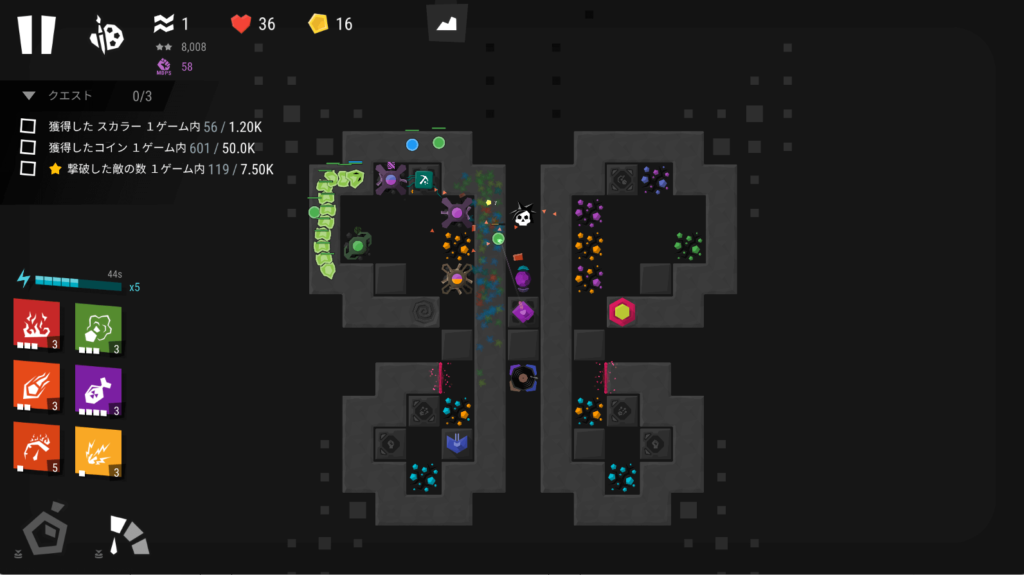The image size is (1024, 575).
Task: Open the statistics chart tab at top
Action: click(x=446, y=22)
